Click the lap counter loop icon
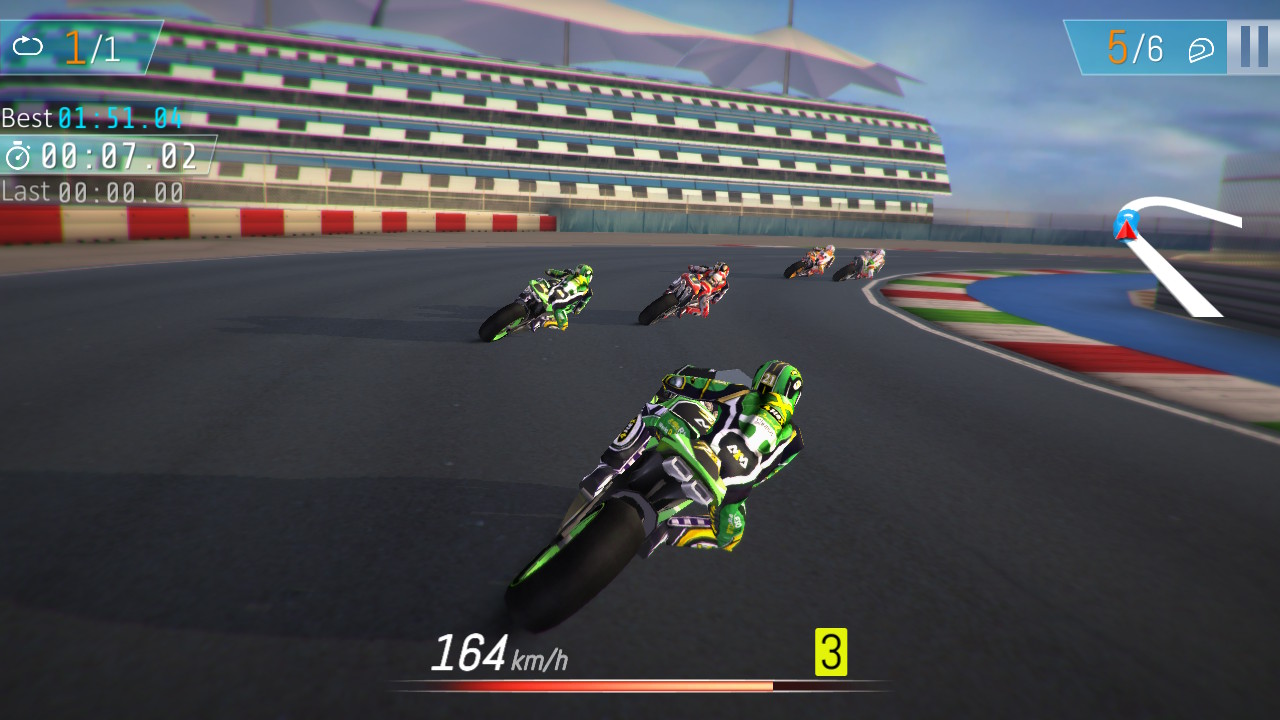 (x=29, y=43)
